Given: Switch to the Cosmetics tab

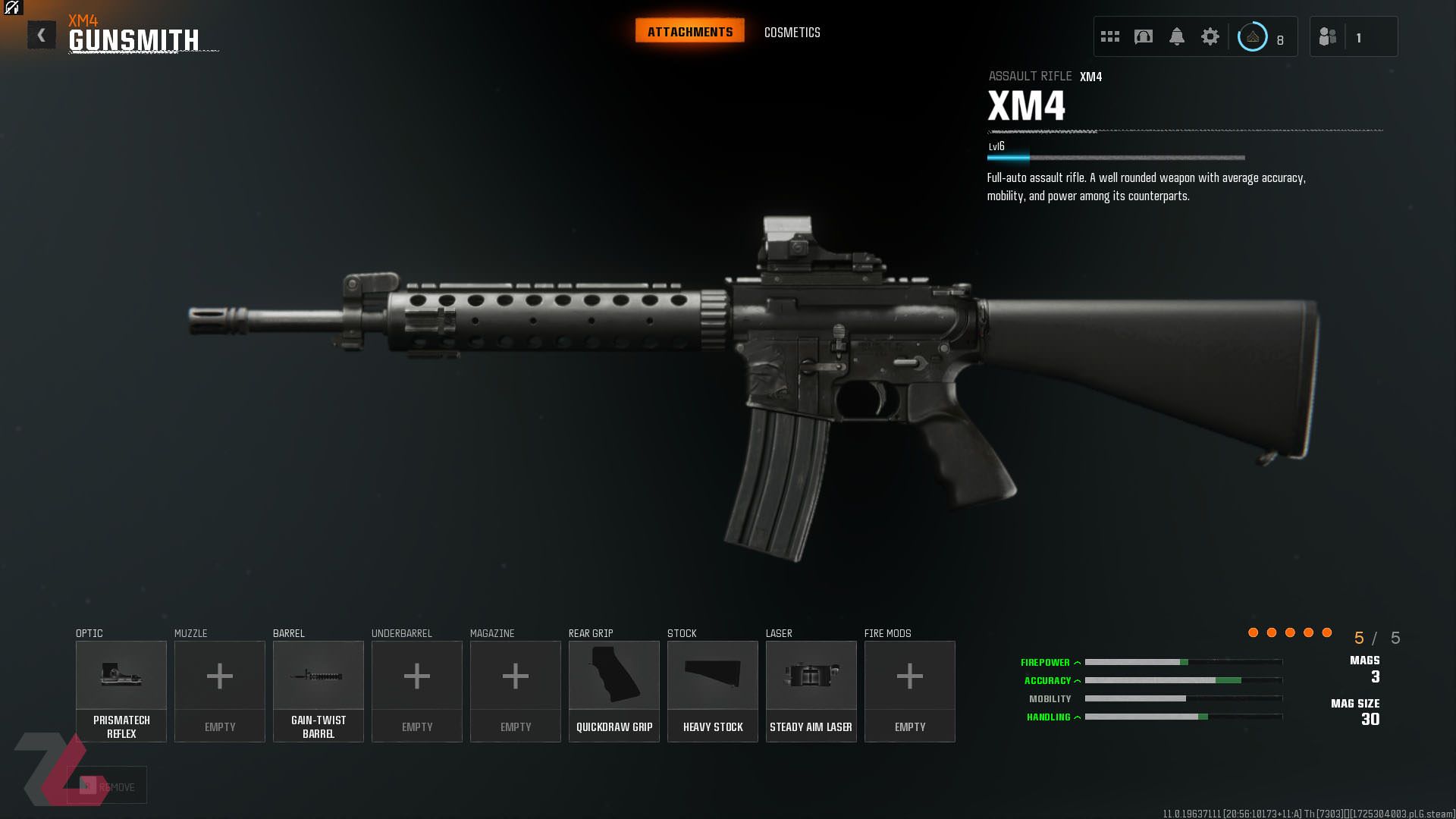Looking at the screenshot, I should [x=792, y=32].
